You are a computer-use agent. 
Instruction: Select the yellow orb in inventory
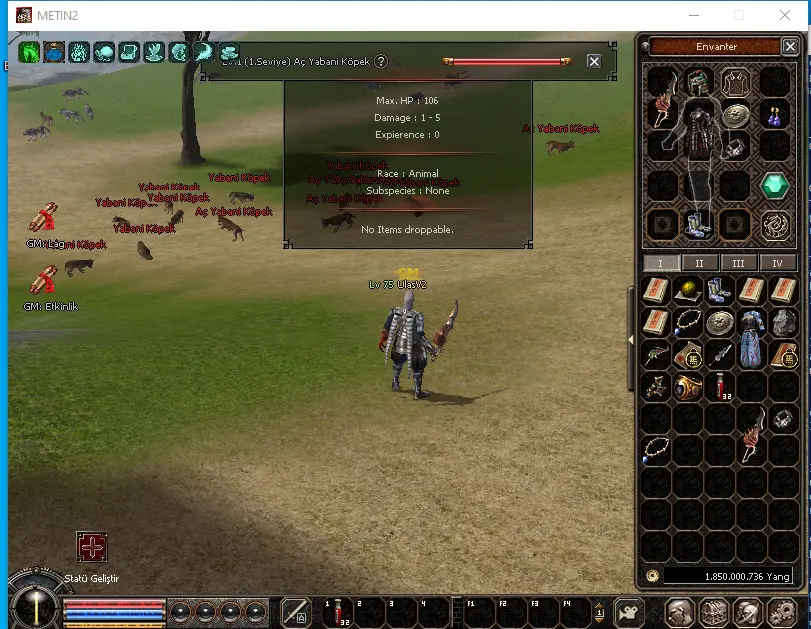tap(688, 290)
